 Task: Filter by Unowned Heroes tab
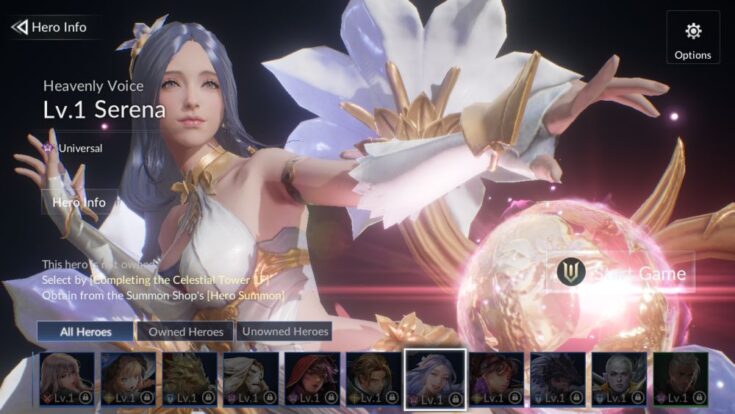tap(284, 331)
